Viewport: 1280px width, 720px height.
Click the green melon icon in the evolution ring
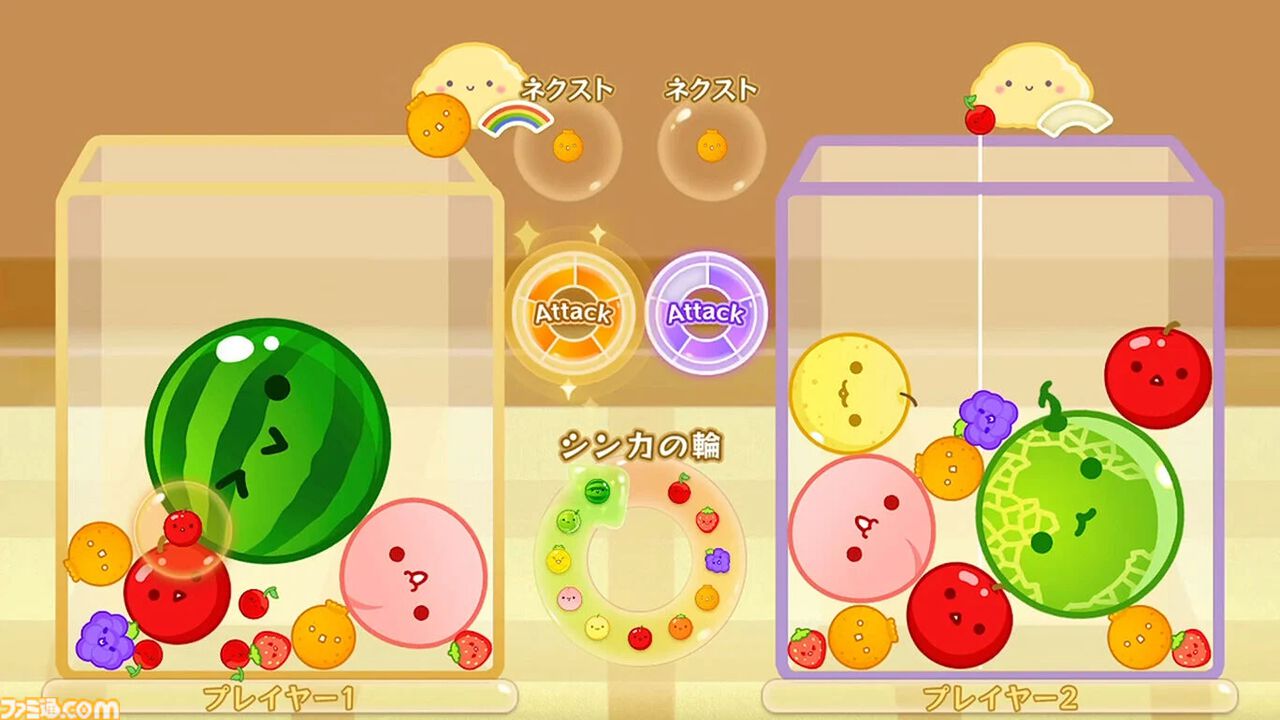click(571, 521)
